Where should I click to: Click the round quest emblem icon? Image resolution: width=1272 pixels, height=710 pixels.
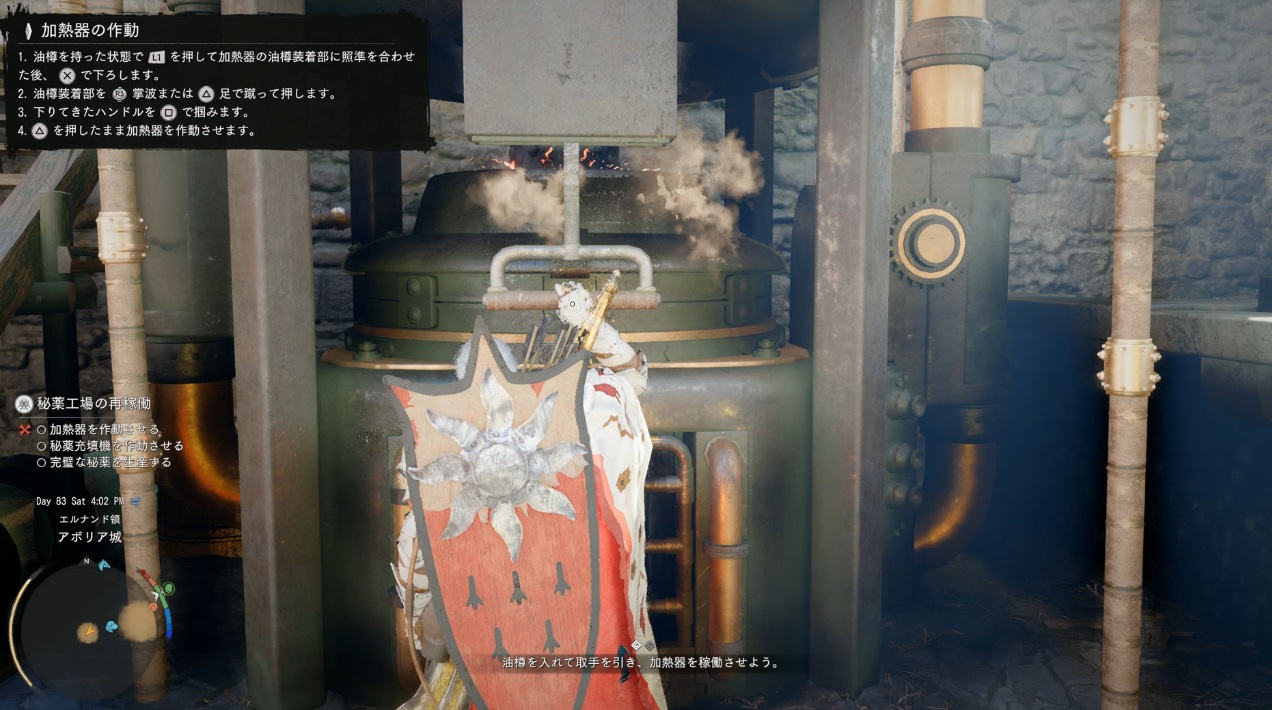24,404
